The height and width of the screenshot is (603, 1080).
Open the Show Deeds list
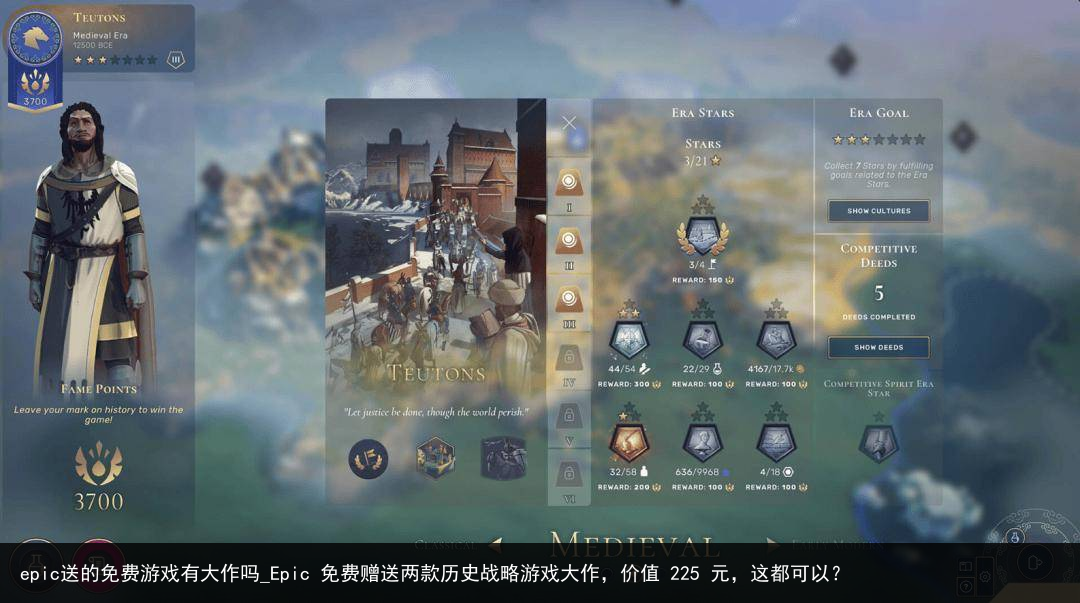[x=878, y=347]
